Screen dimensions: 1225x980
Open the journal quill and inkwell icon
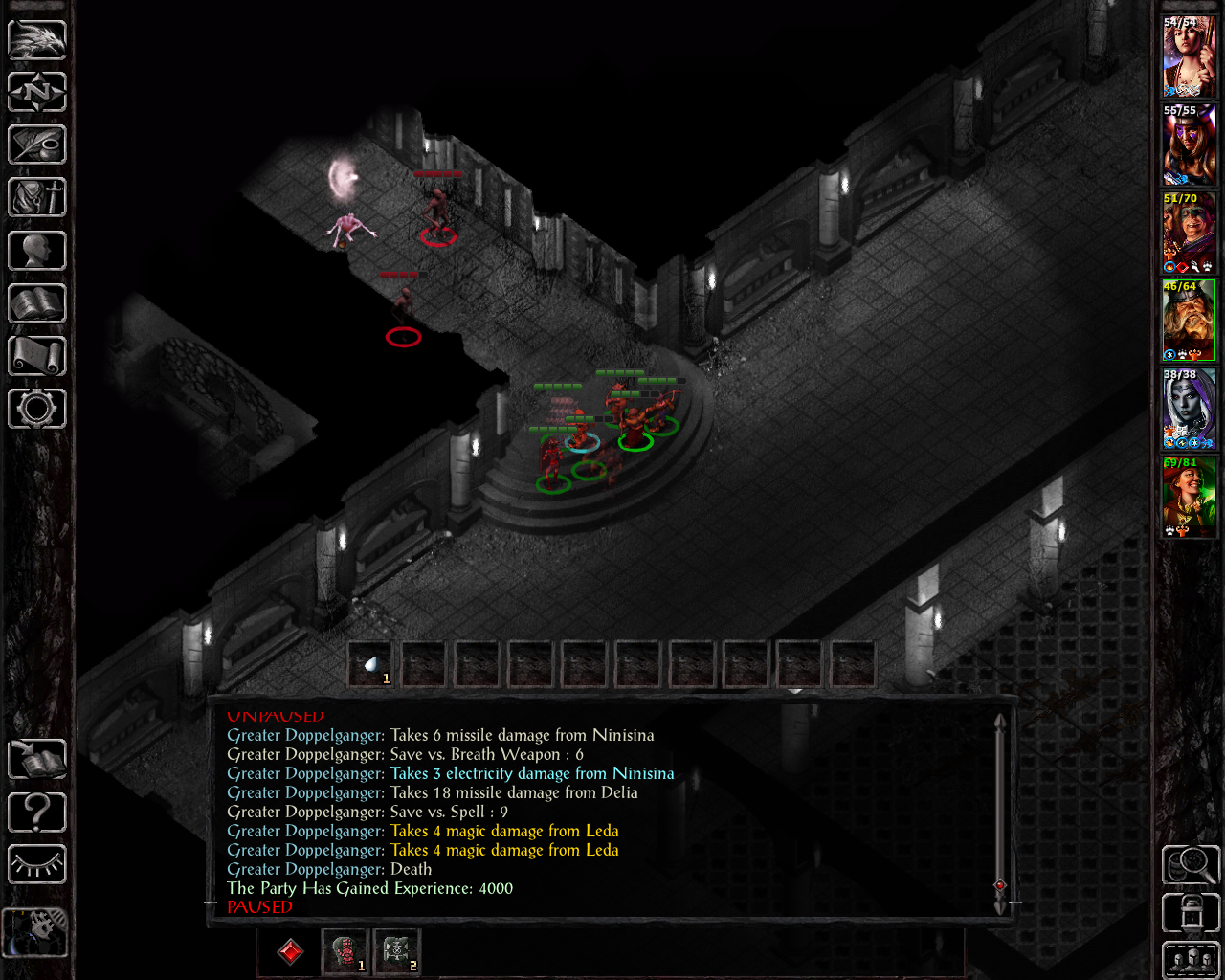(37, 145)
